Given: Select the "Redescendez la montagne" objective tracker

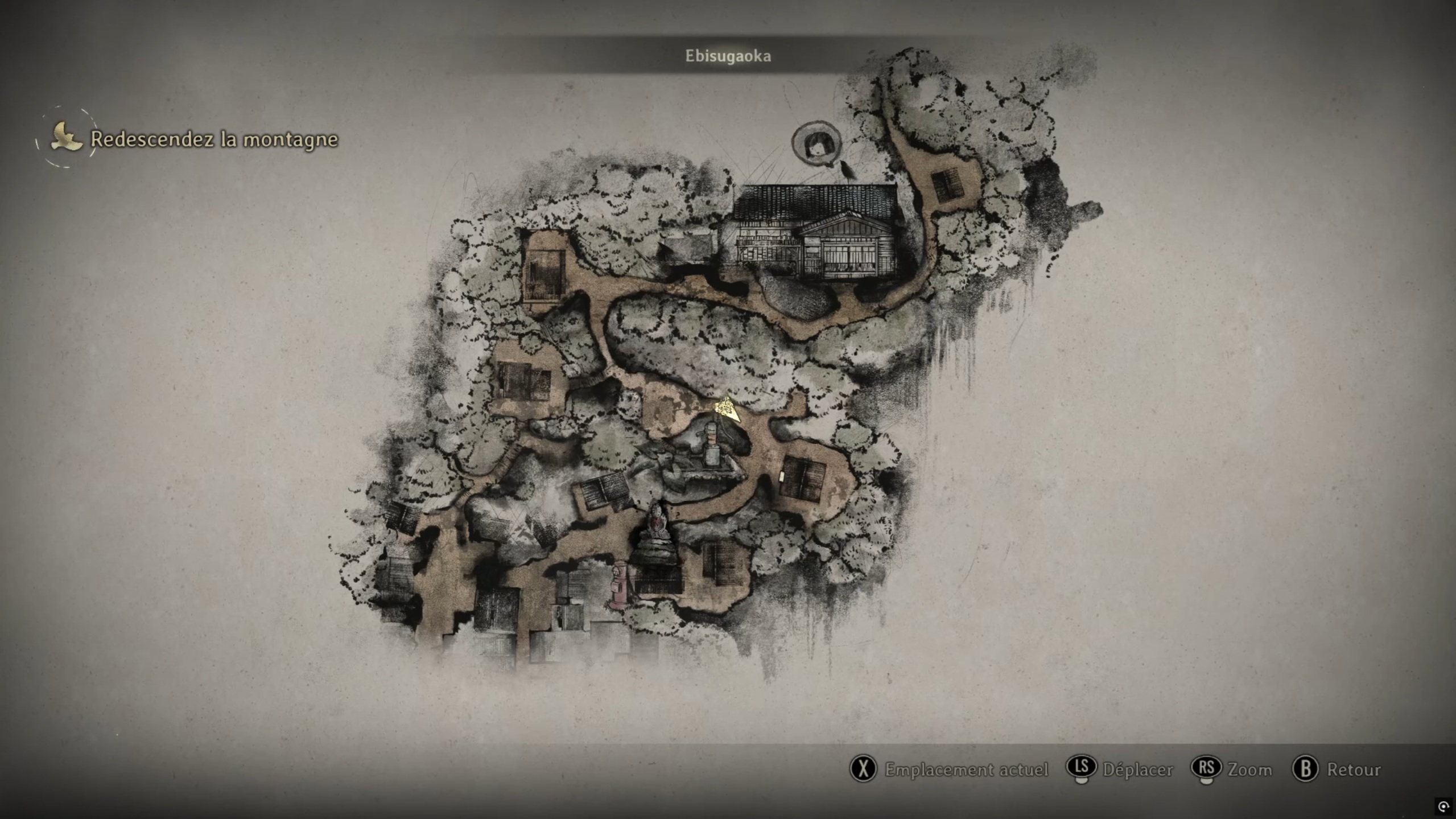Looking at the screenshot, I should click(213, 139).
